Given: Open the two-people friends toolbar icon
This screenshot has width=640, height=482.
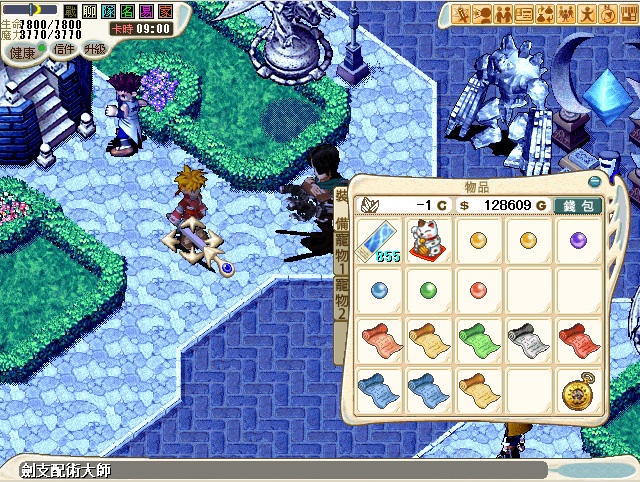Looking at the screenshot, I should tap(504, 14).
